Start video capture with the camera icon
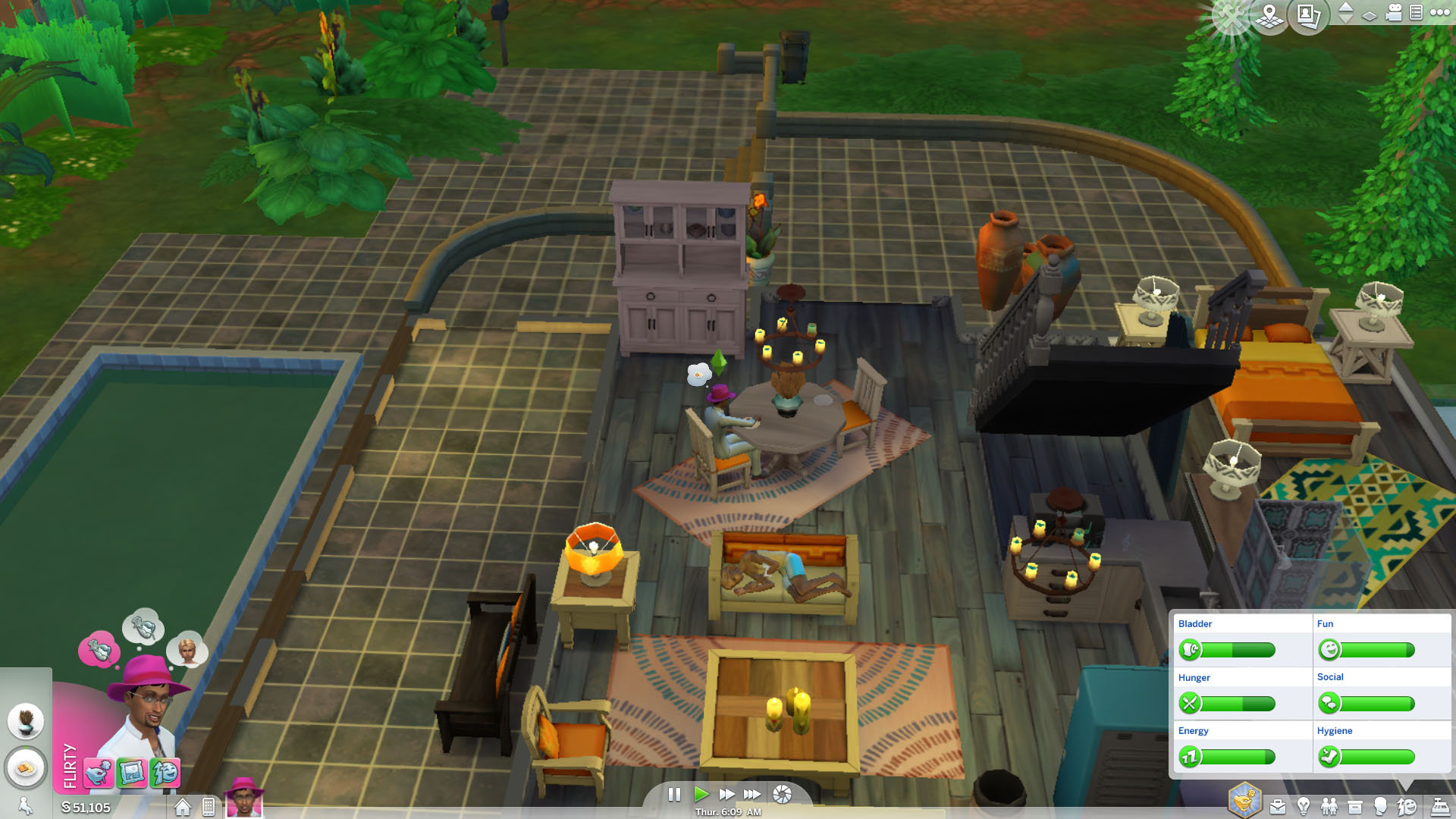Viewport: 1456px width, 819px height. (1395, 14)
